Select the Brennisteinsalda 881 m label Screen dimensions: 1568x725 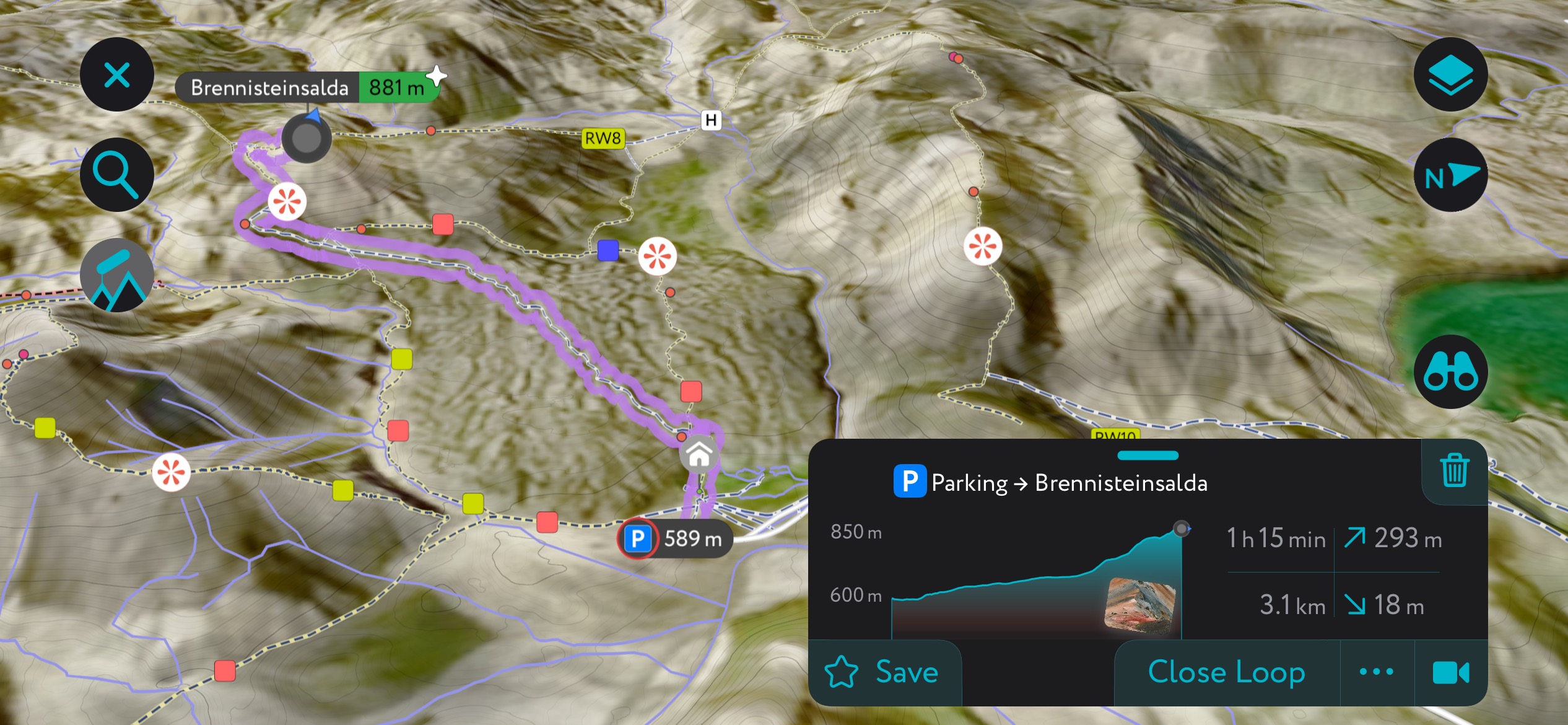click(307, 87)
